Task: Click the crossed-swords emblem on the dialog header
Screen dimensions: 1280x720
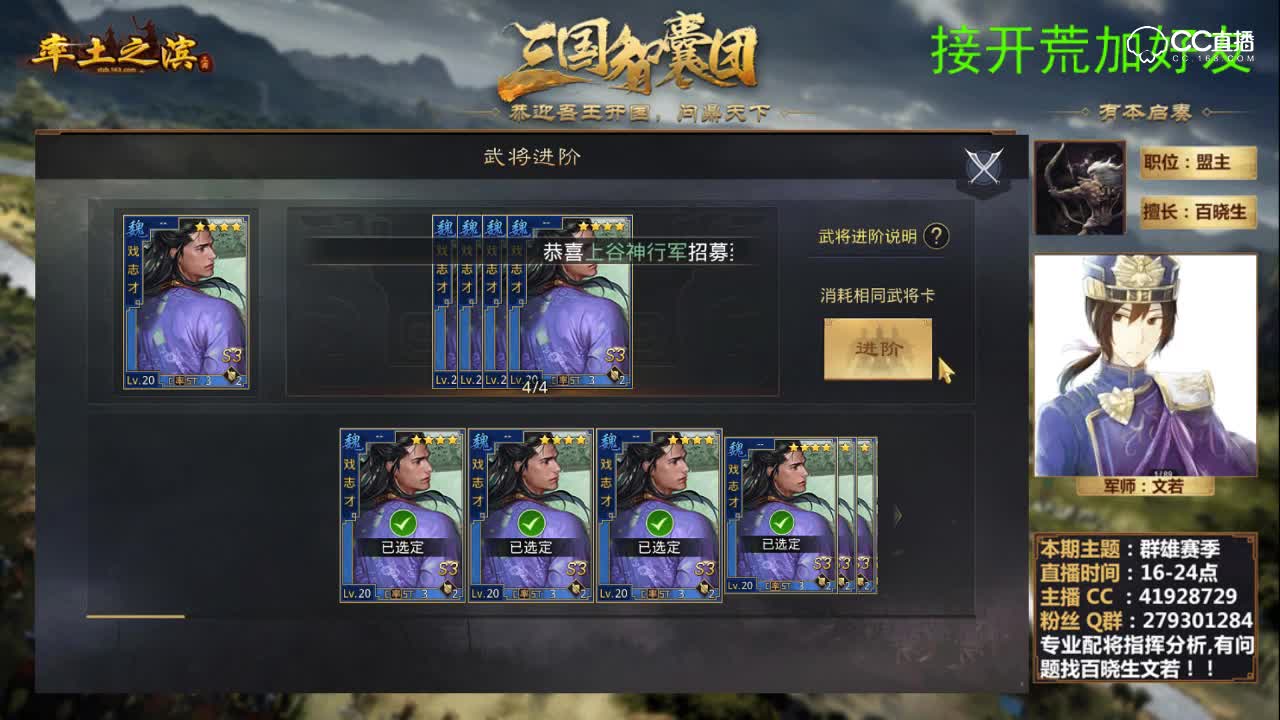Action: click(x=981, y=165)
